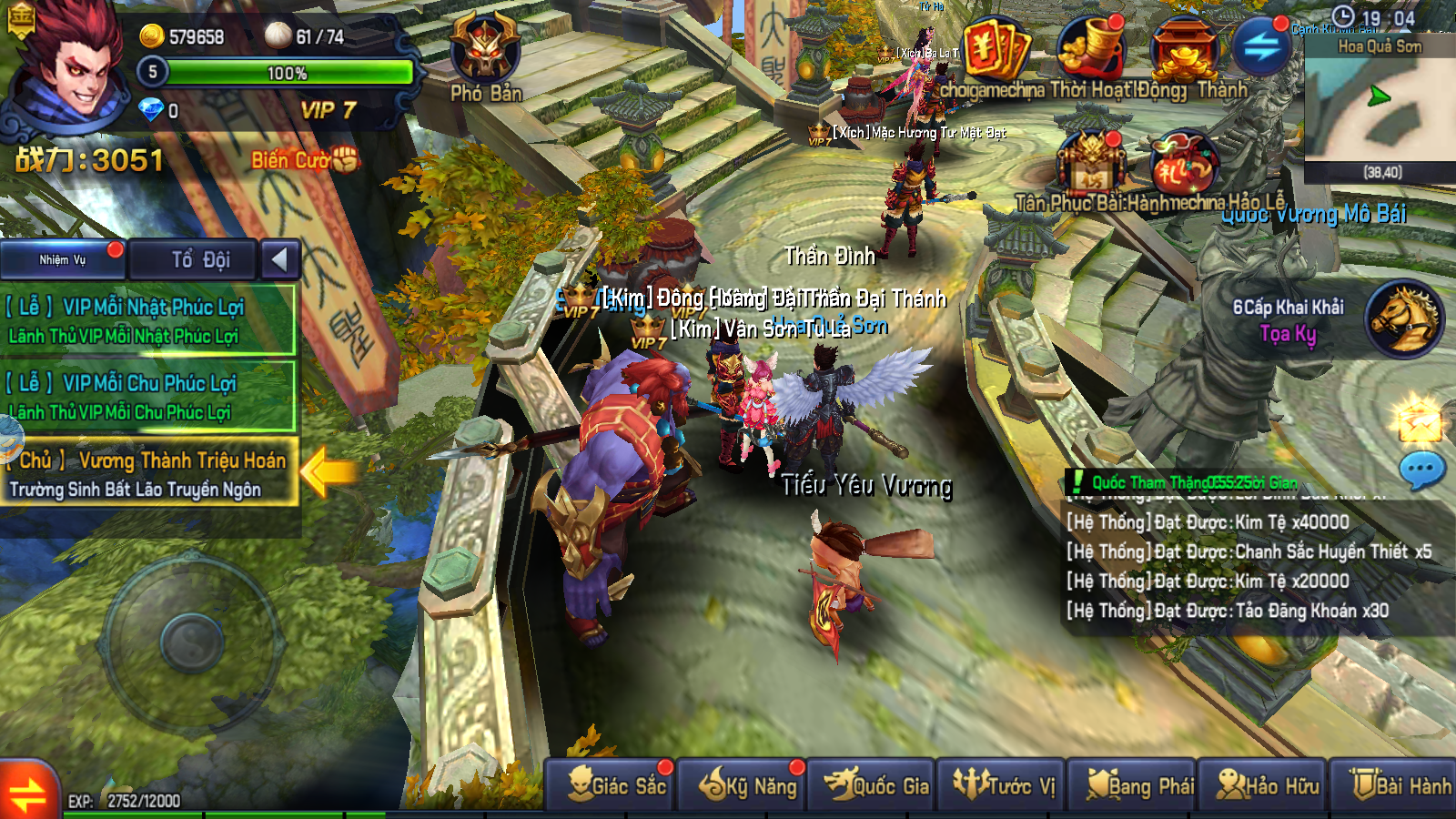Open the Bang Phái guild menu
This screenshot has width=1456, height=819.
click(1134, 784)
